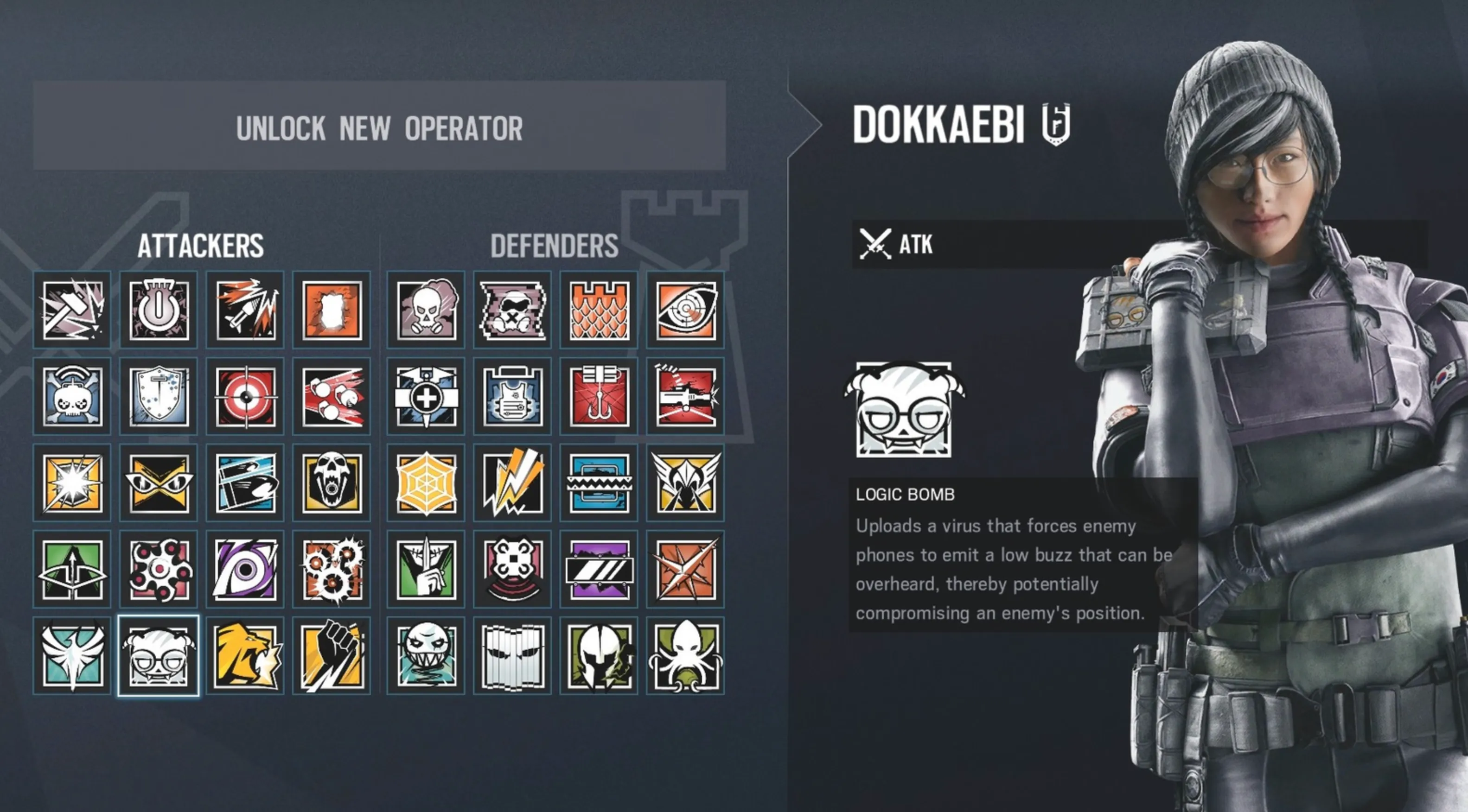Screen dimensions: 1468x812
Task: Select Valkyrie's winged emblem icon
Action: [684, 483]
